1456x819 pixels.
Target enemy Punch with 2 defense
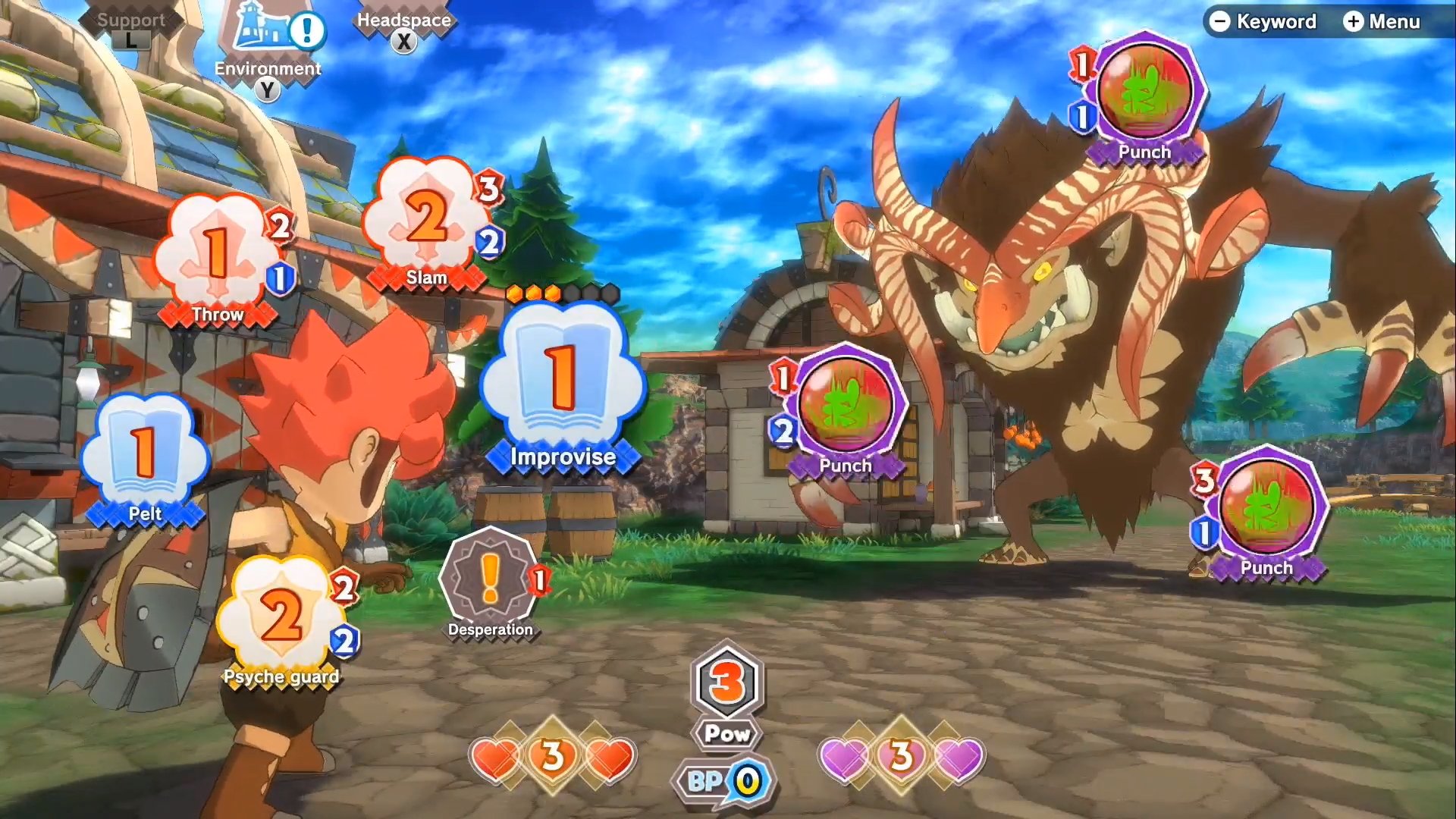click(x=847, y=406)
